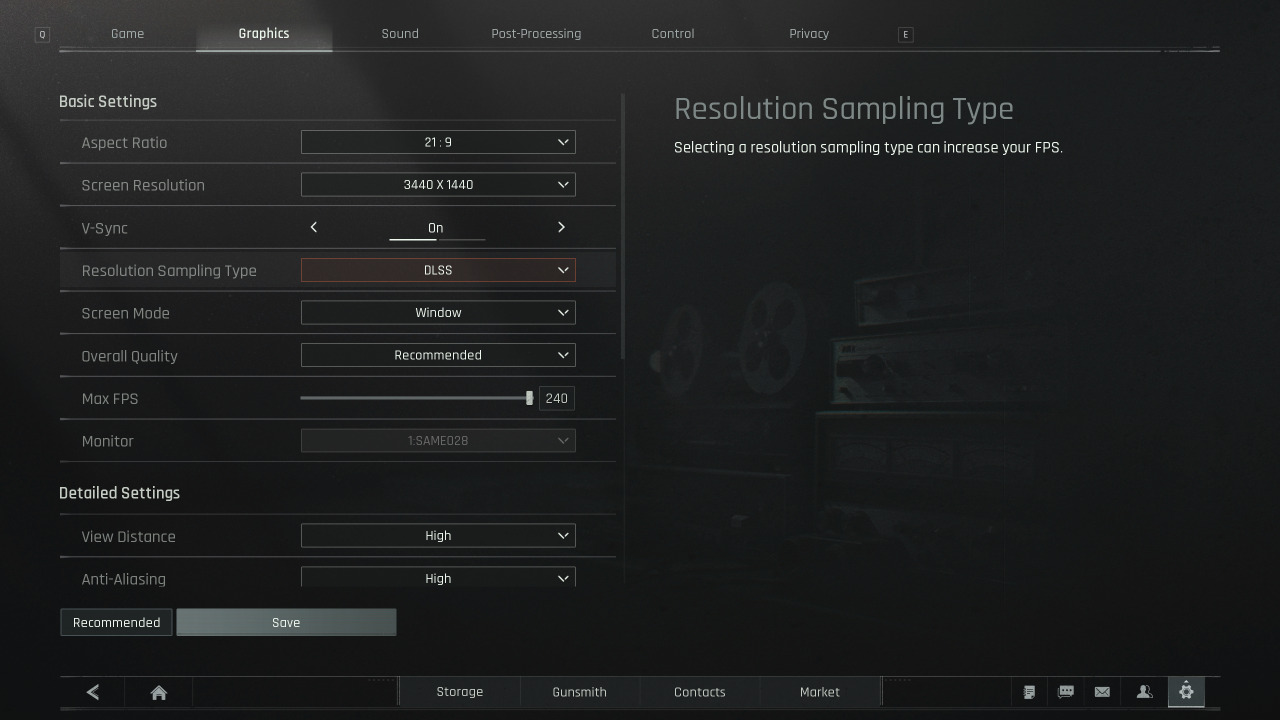Image resolution: width=1280 pixels, height=720 pixels.
Task: Open the Screen Mode dropdown
Action: [438, 312]
